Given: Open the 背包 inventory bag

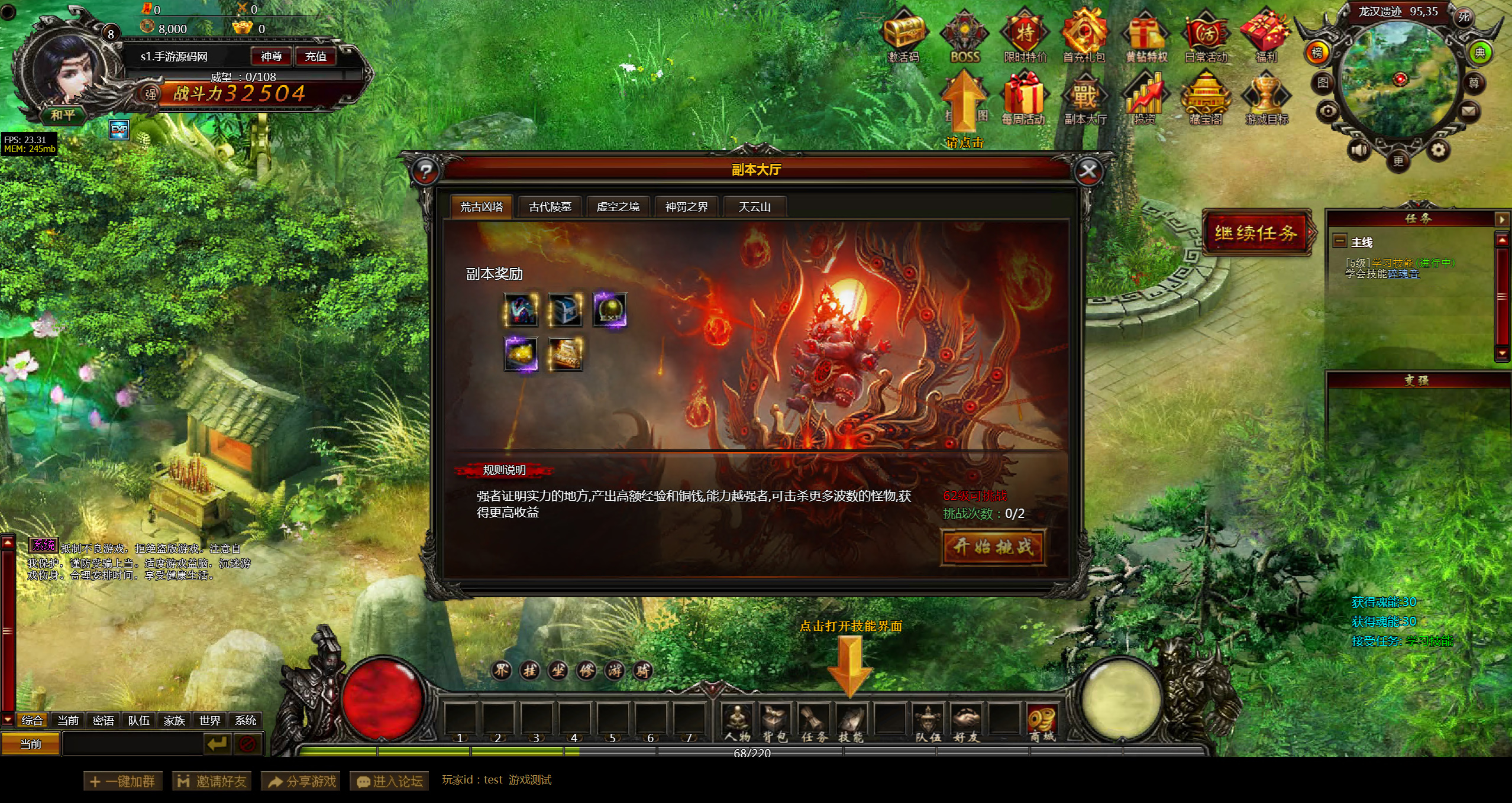Looking at the screenshot, I should pyautogui.click(x=775, y=723).
